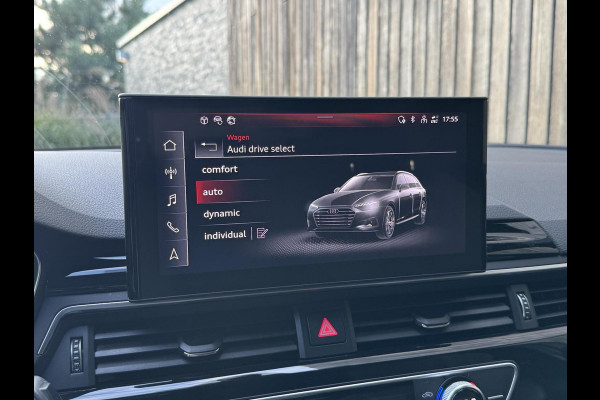Select the comfort drive mode
Screen dimensions: 600x400
(x=220, y=170)
